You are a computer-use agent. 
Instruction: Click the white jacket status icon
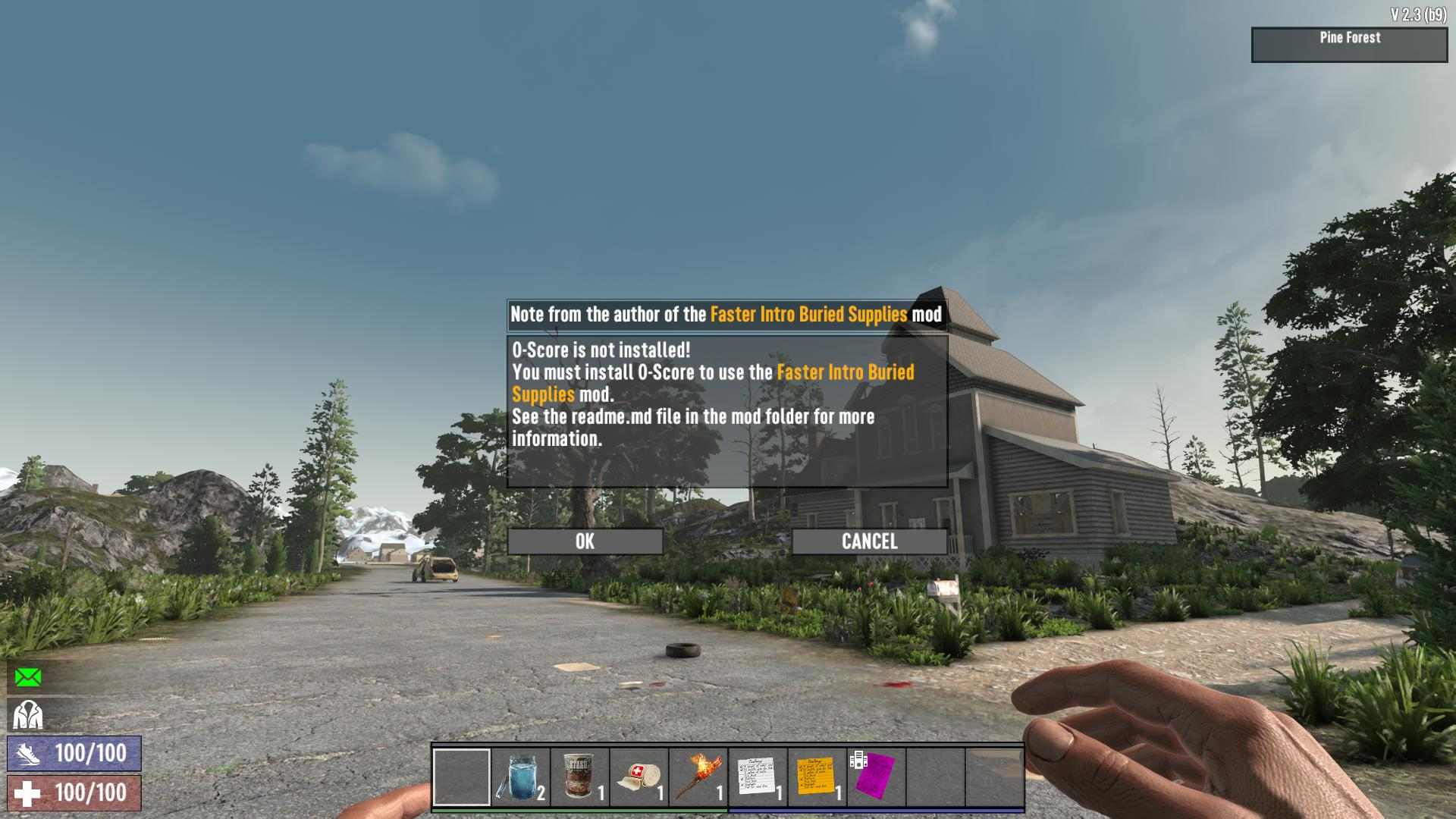coord(28,714)
